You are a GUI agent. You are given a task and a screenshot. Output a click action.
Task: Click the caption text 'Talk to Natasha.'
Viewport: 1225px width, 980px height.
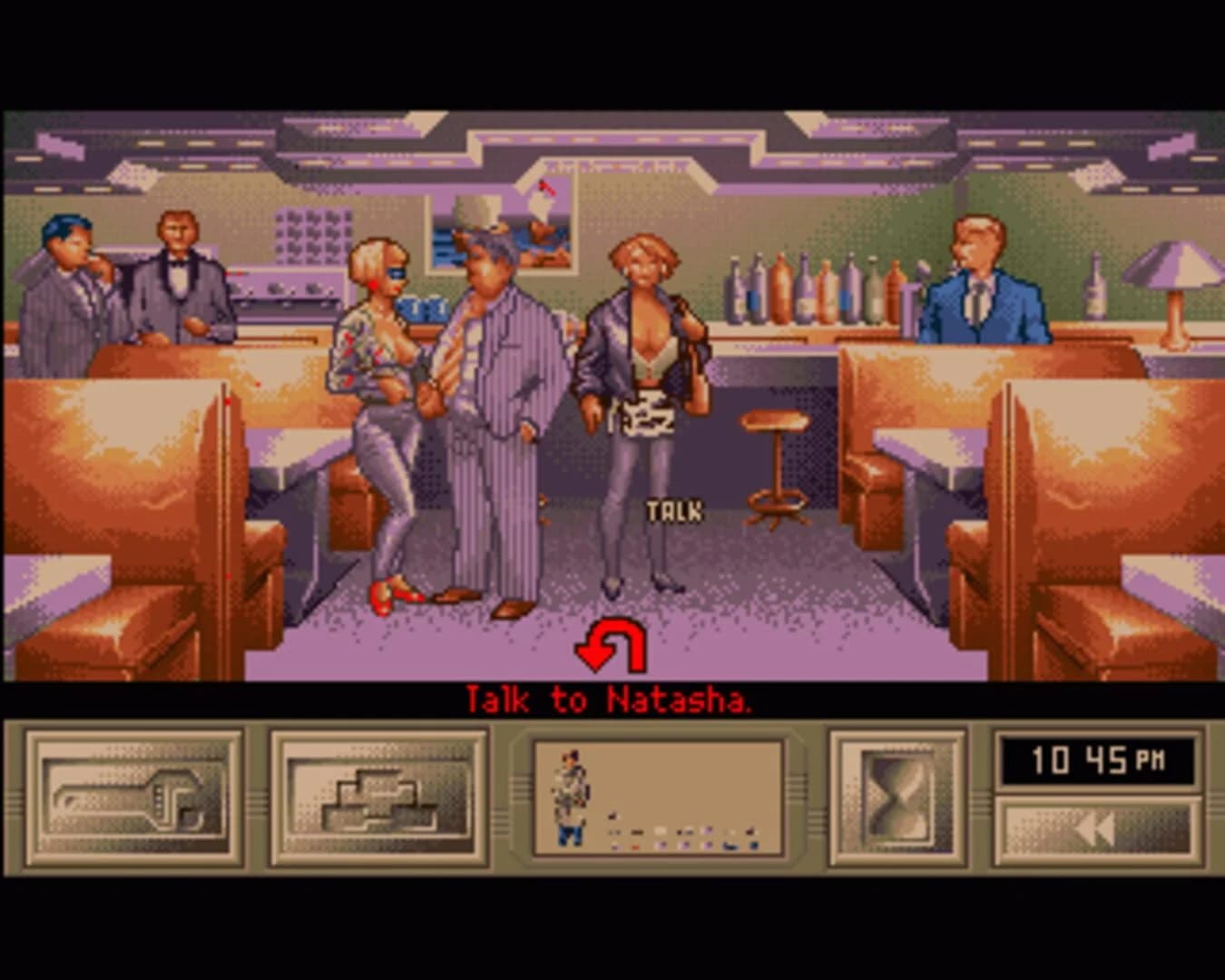click(x=612, y=699)
